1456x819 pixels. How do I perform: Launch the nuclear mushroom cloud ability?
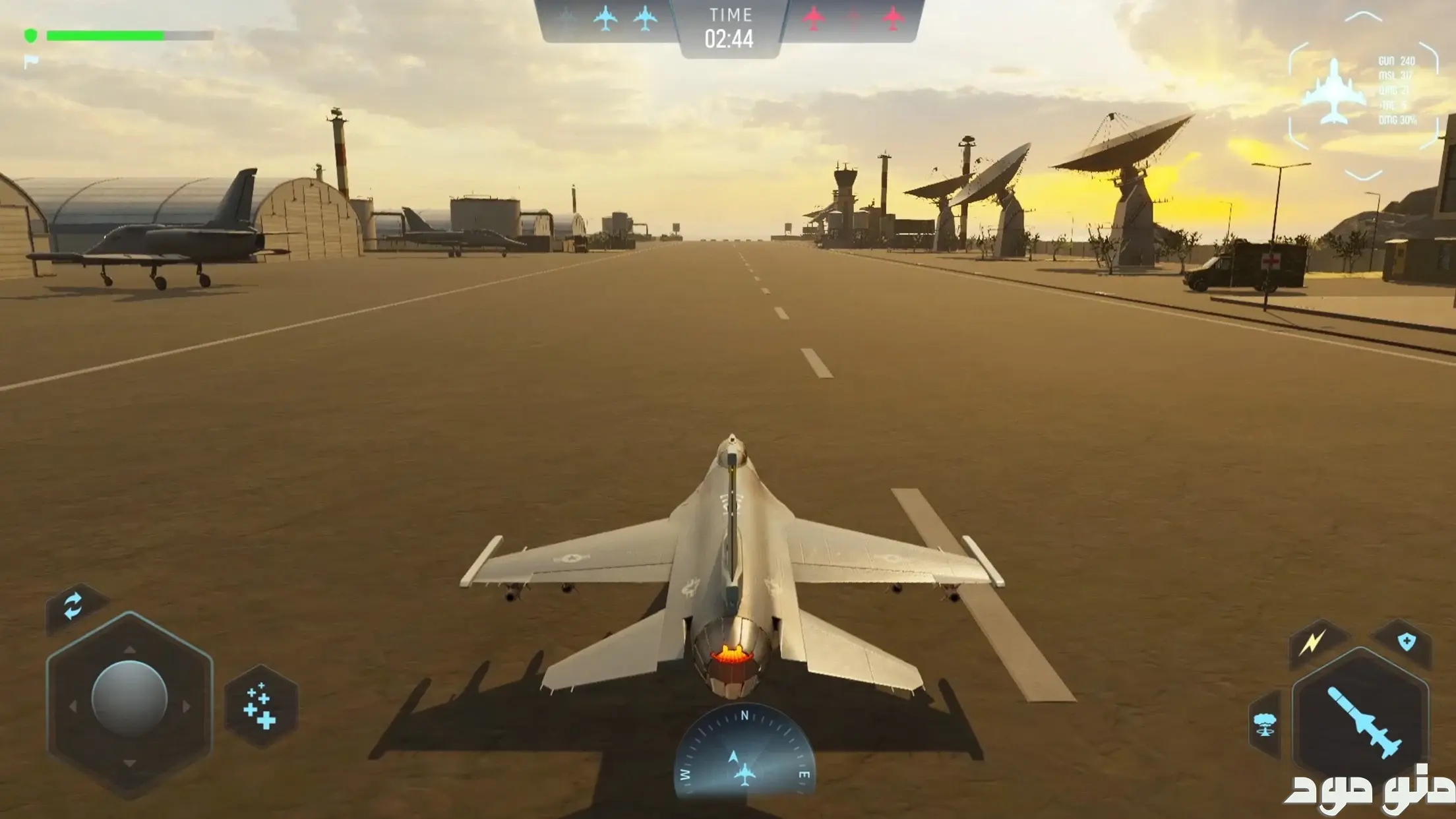[1264, 724]
